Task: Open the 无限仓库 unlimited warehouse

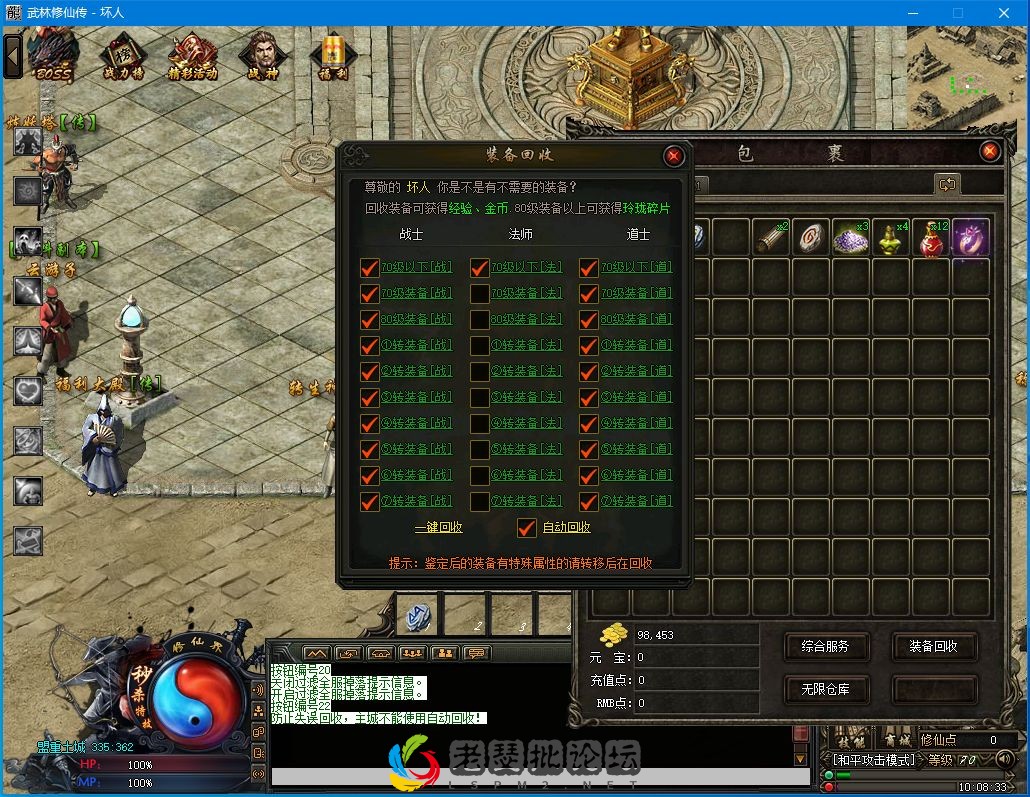Action: point(825,689)
